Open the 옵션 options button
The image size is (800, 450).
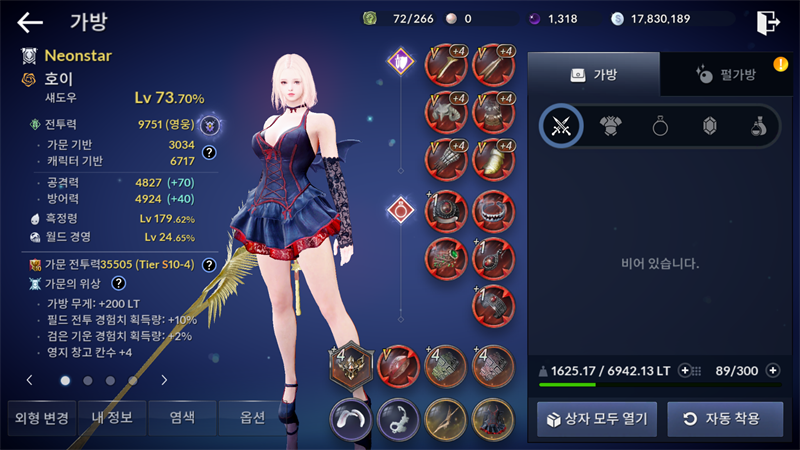(252, 418)
